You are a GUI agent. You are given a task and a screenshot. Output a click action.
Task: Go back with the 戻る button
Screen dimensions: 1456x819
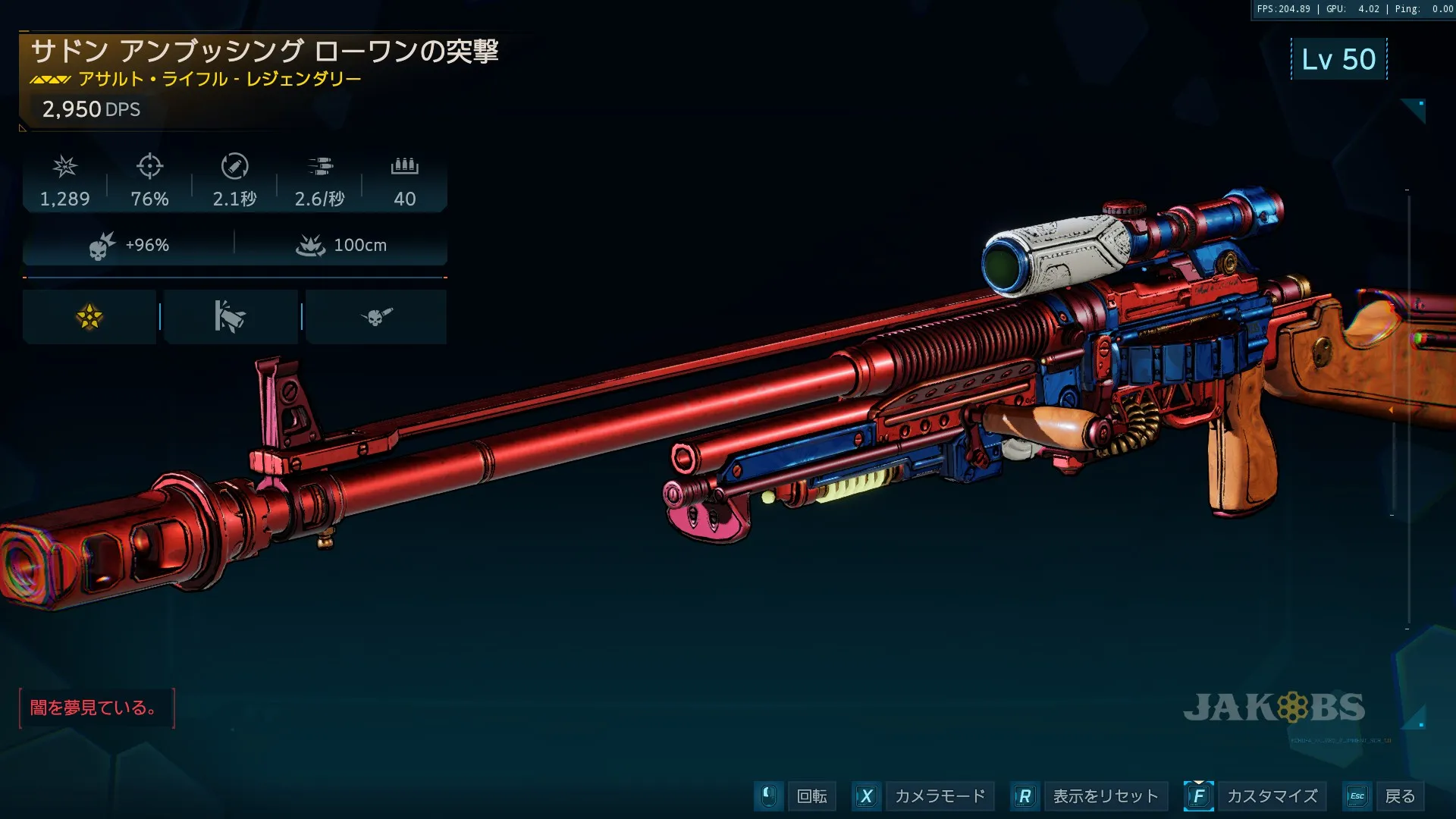pos(1399,796)
